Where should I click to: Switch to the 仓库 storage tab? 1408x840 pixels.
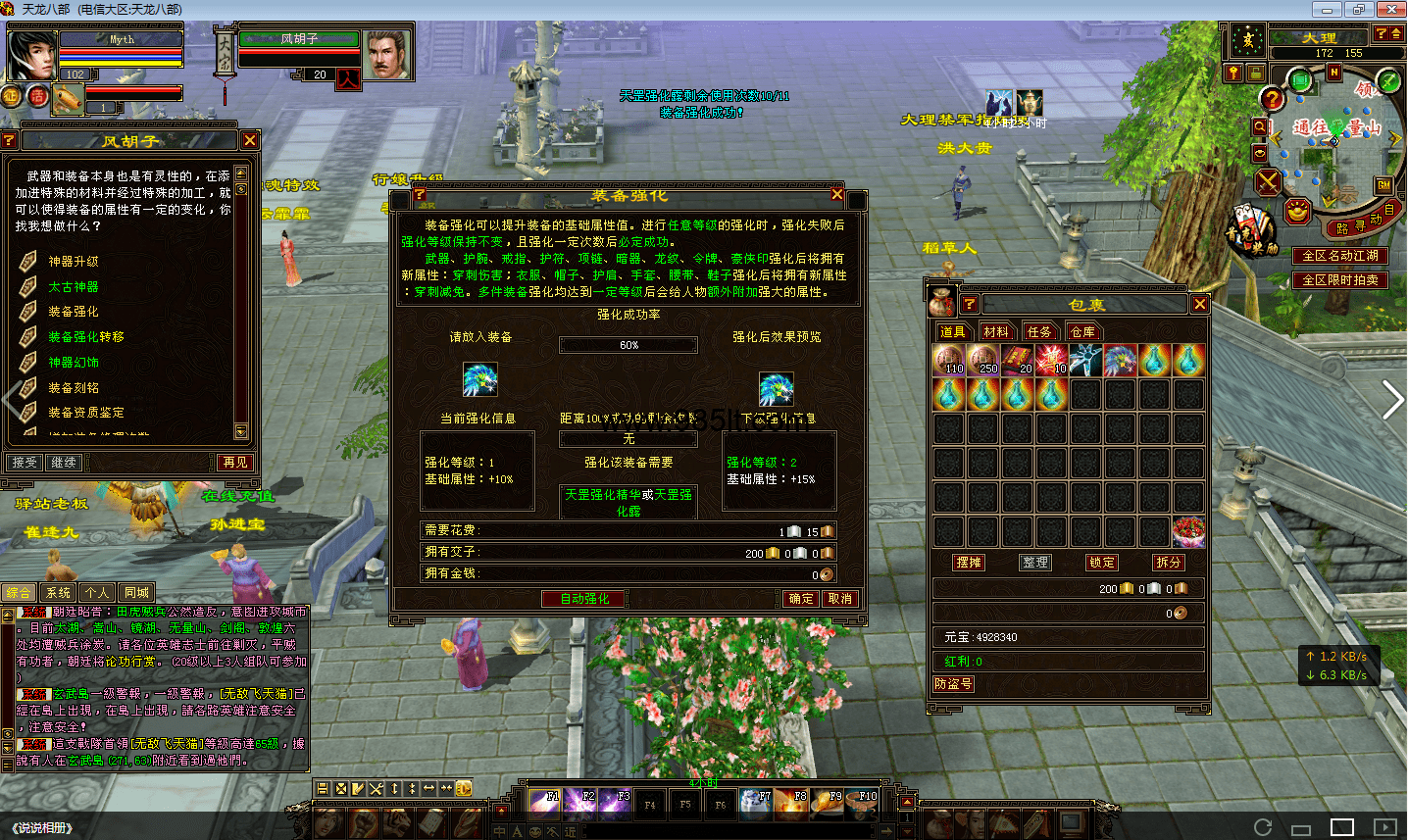tap(1082, 332)
